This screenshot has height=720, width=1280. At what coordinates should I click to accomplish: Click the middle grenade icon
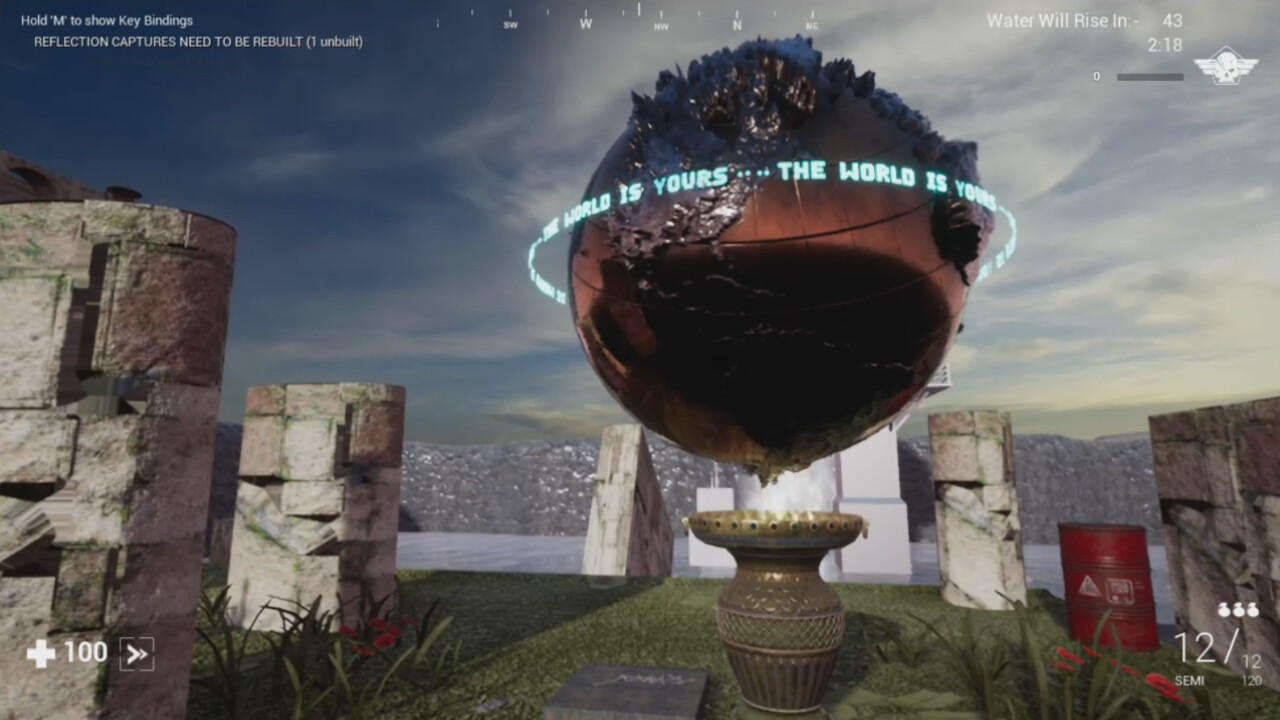pos(1237,608)
